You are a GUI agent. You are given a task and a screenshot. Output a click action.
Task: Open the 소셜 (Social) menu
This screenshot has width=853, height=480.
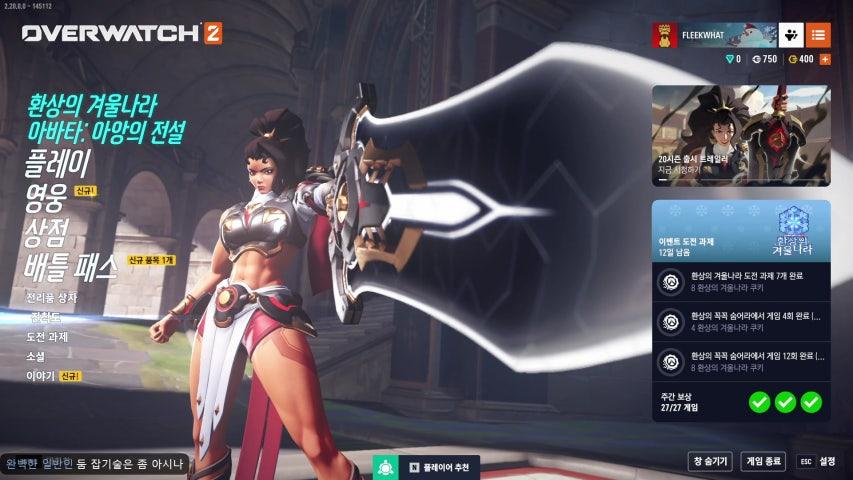pos(35,356)
